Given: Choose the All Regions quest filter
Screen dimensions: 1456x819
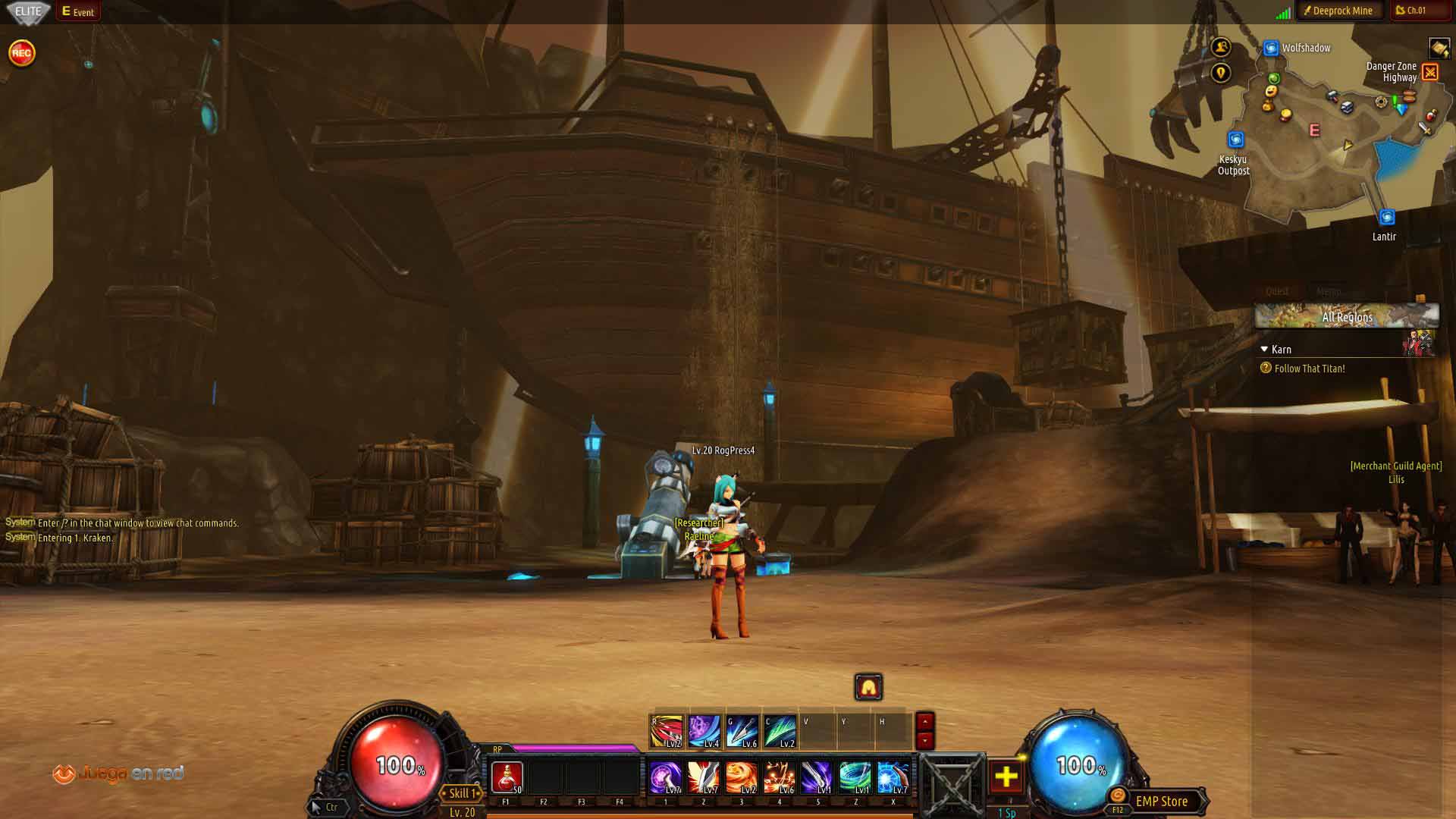Looking at the screenshot, I should [x=1346, y=317].
